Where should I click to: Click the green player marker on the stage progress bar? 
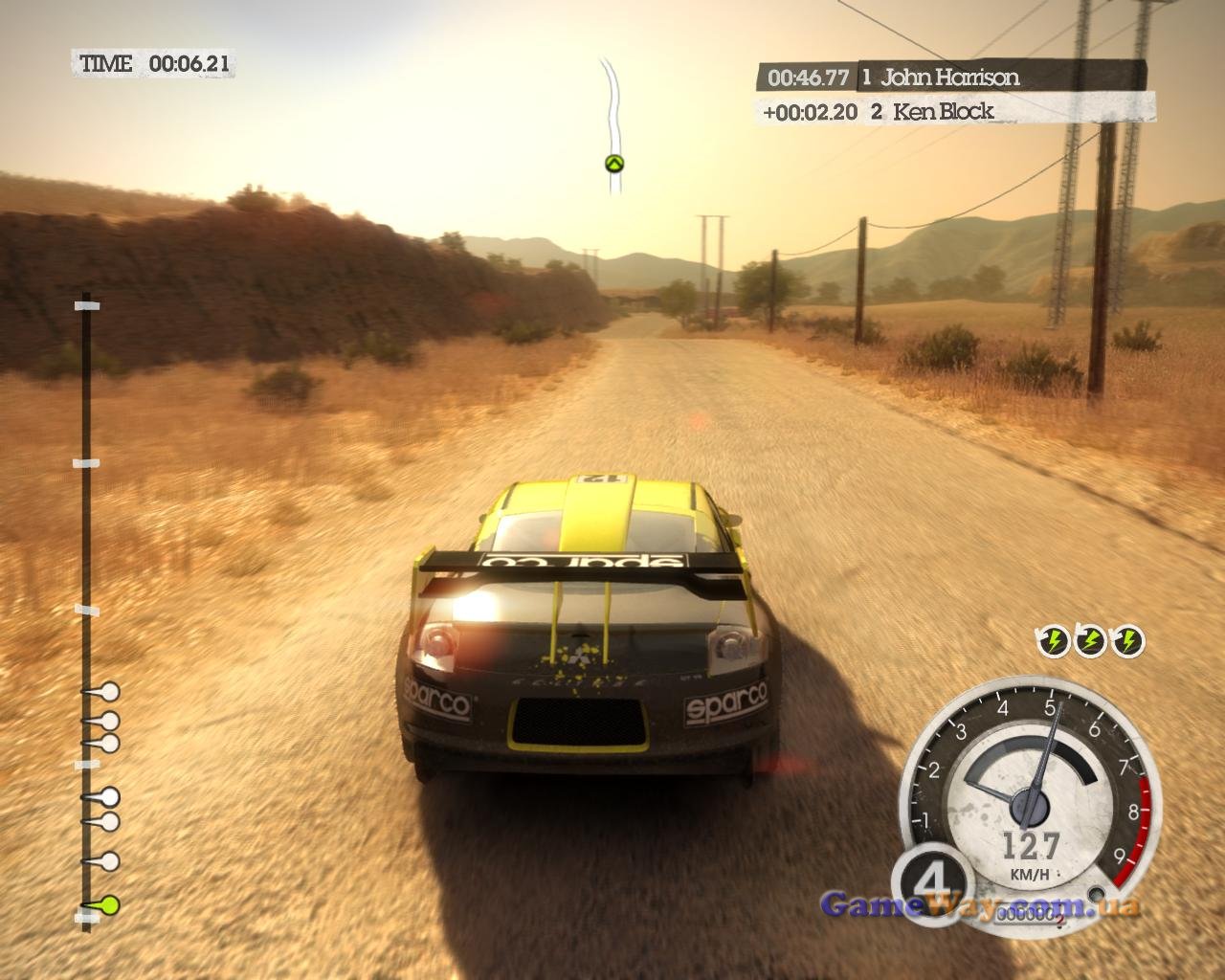pyautogui.click(x=110, y=903)
